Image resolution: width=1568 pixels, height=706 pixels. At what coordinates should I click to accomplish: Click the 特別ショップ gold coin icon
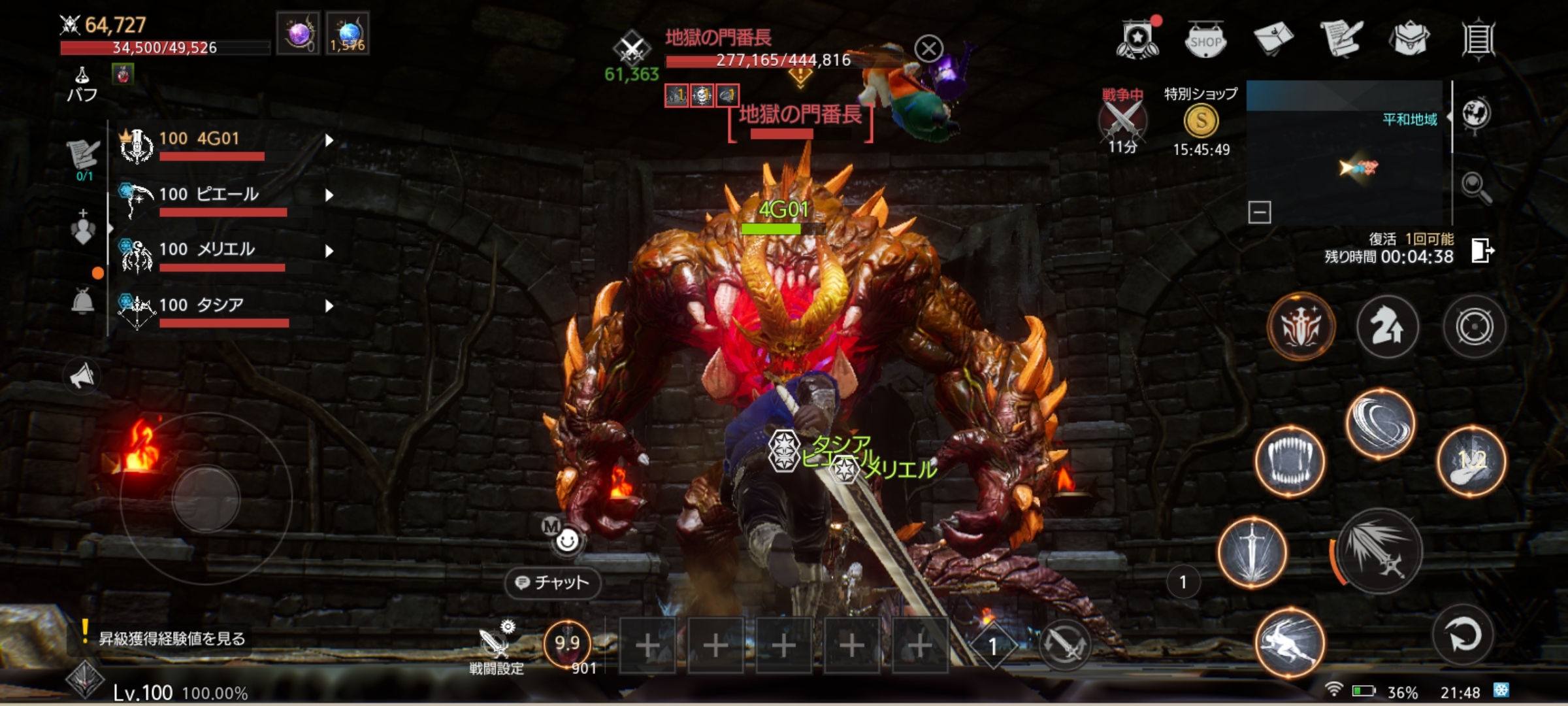click(1201, 122)
